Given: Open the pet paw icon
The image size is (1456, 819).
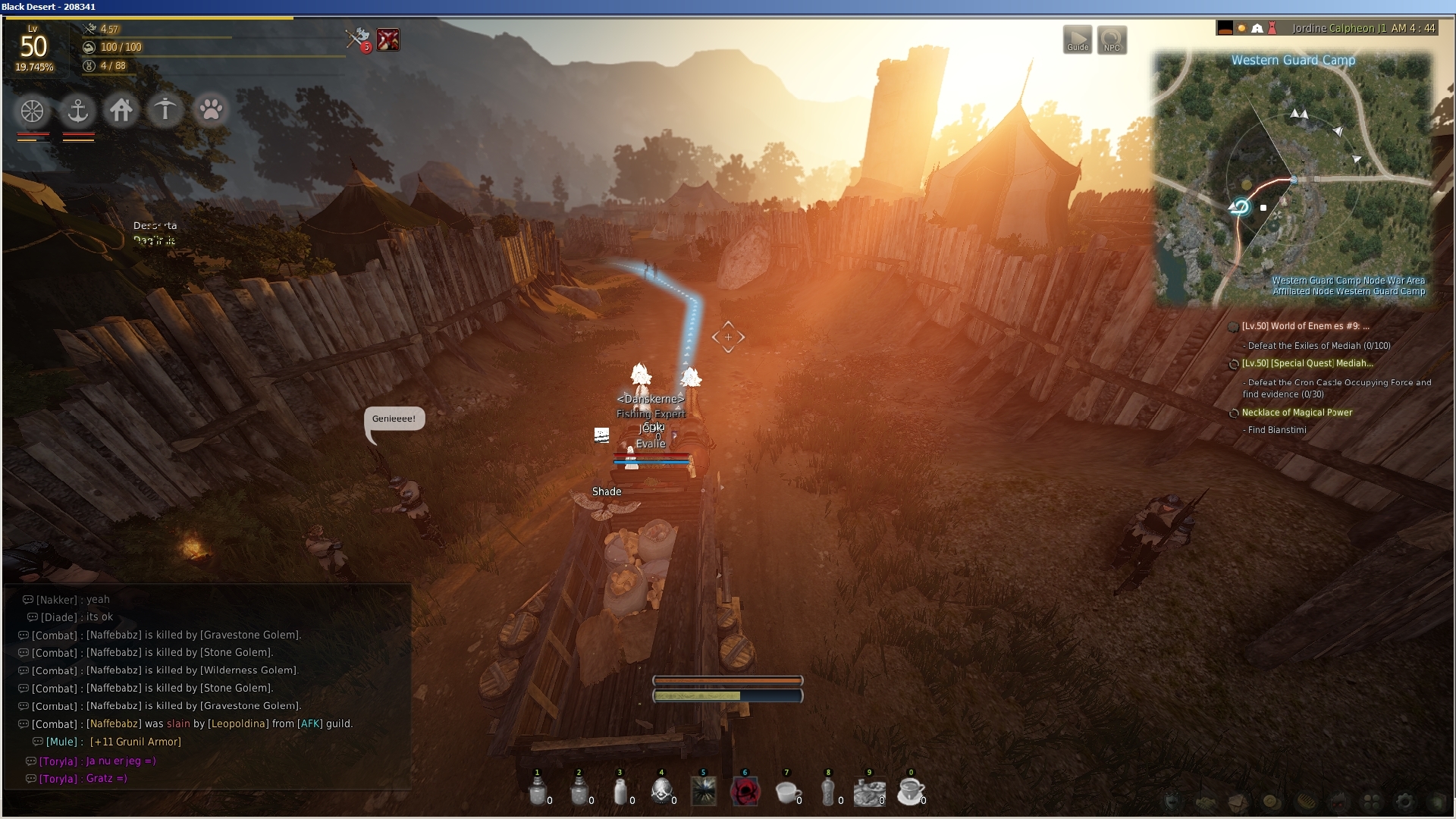Looking at the screenshot, I should (x=211, y=110).
